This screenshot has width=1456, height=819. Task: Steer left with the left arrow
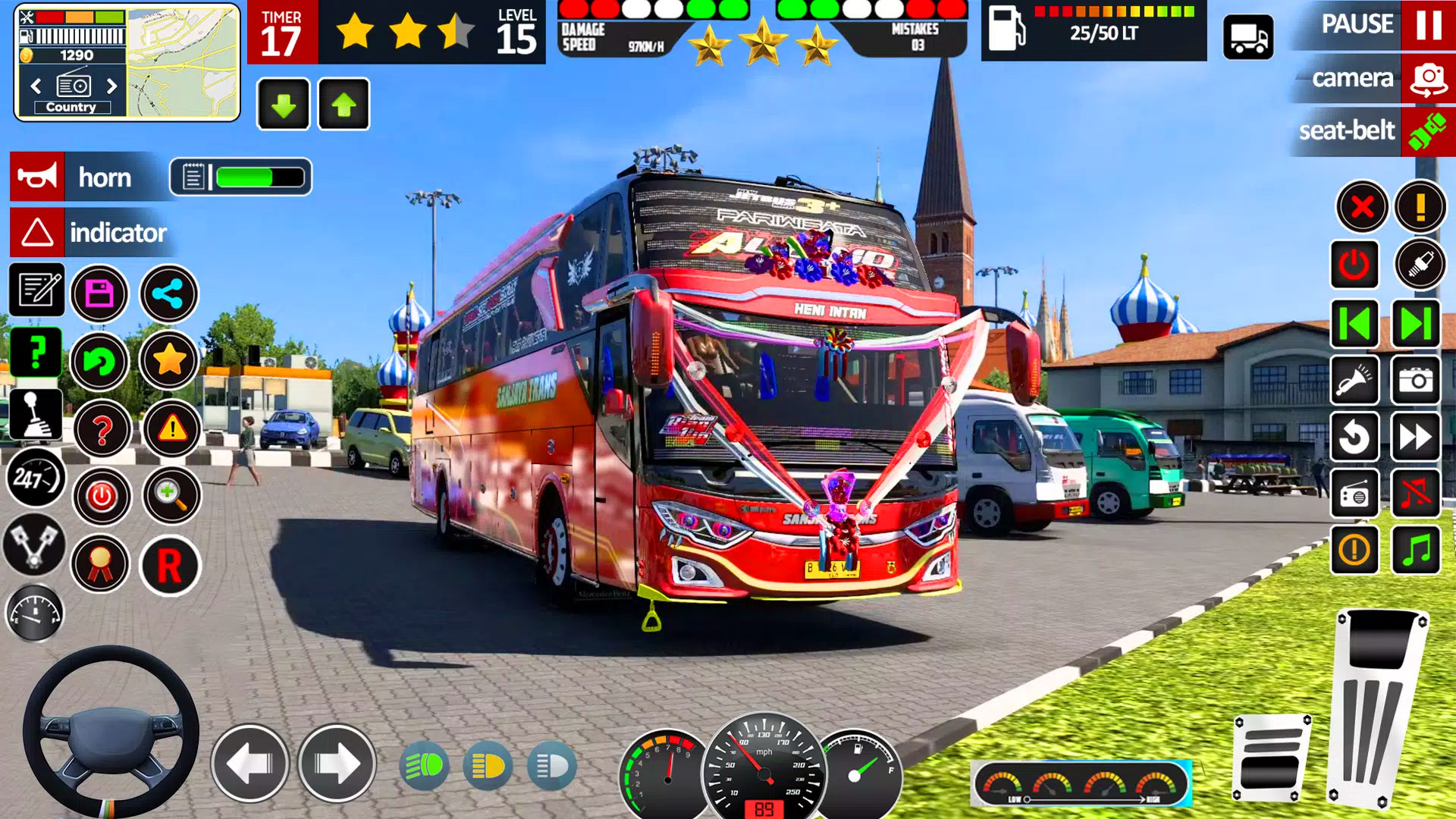[249, 764]
